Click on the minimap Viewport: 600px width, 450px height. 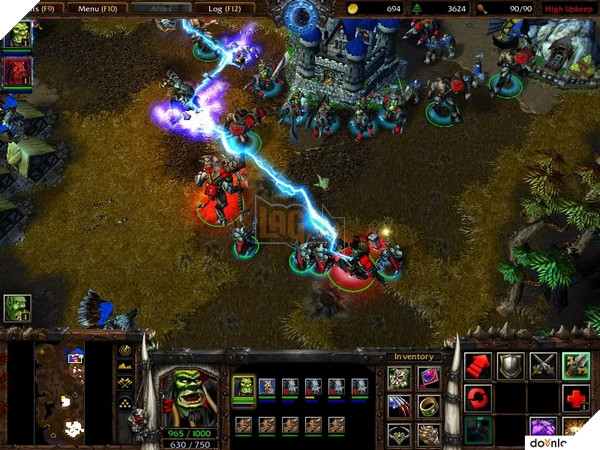pos(72,394)
